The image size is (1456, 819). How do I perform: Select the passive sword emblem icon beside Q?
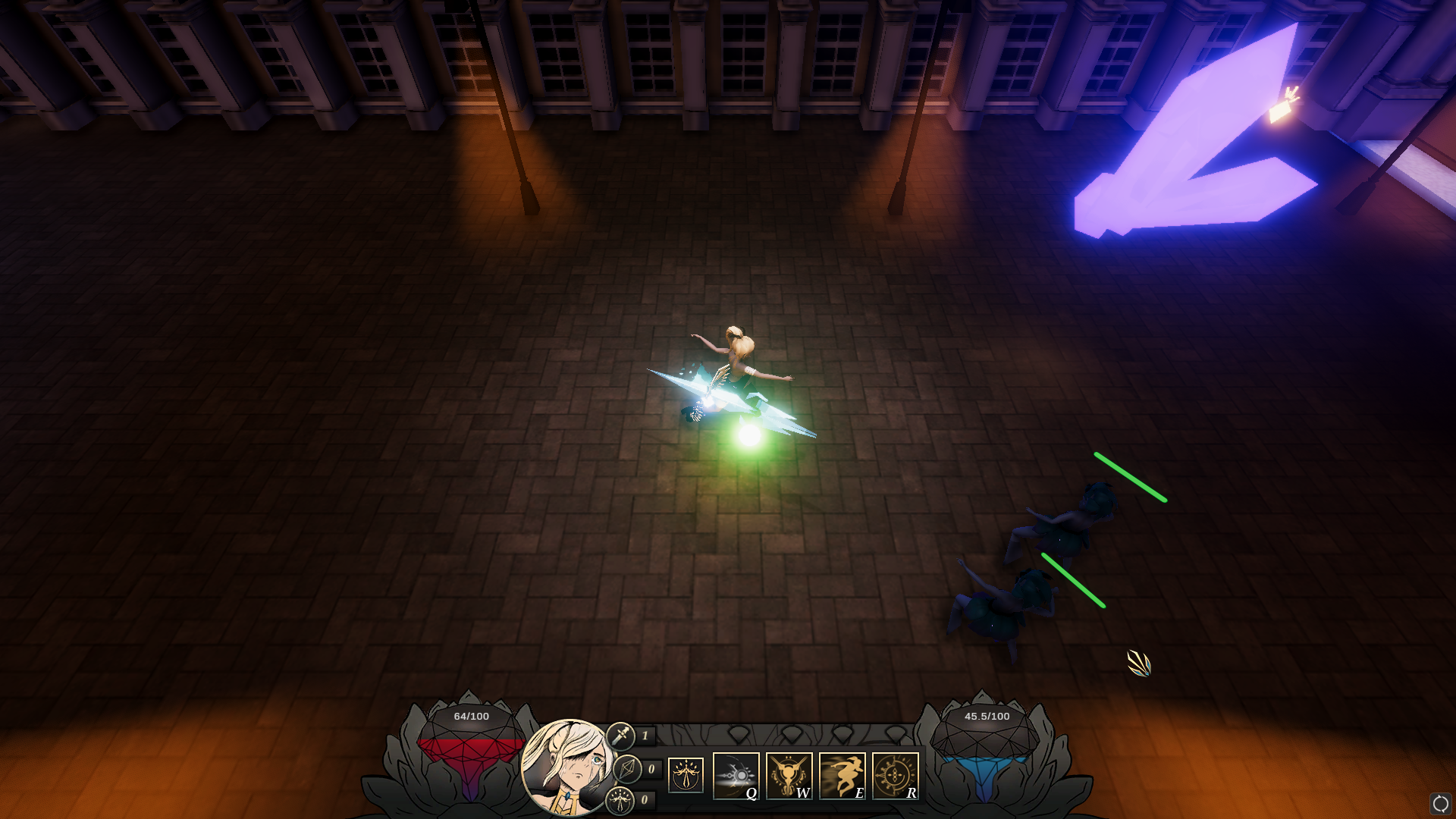pos(686,775)
